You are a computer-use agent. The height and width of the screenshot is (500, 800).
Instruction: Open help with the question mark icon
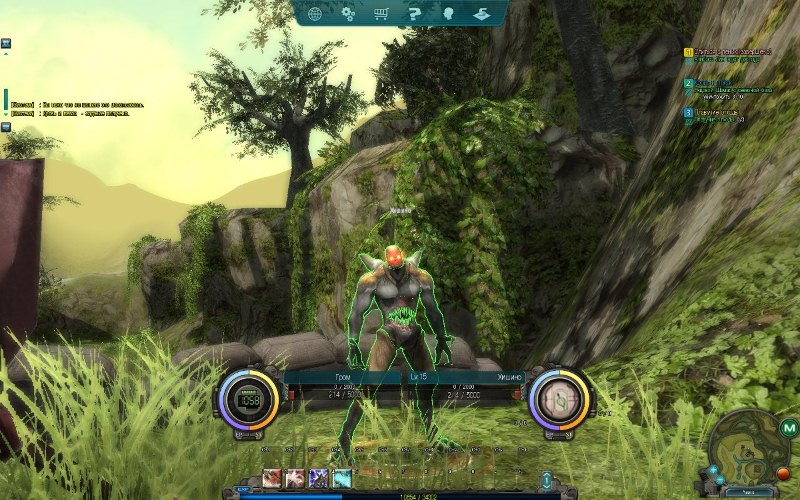click(413, 14)
